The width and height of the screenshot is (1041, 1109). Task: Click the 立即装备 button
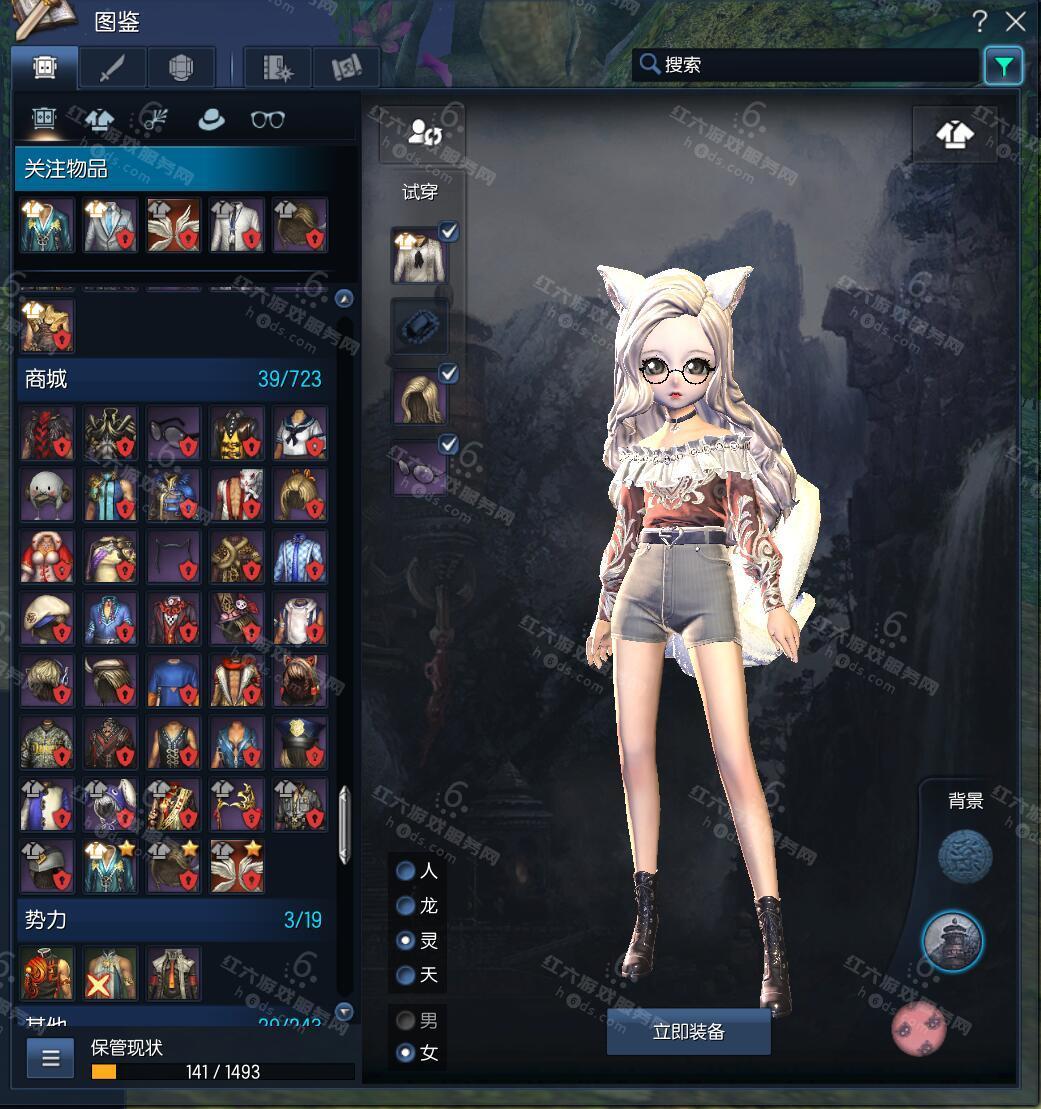688,1032
